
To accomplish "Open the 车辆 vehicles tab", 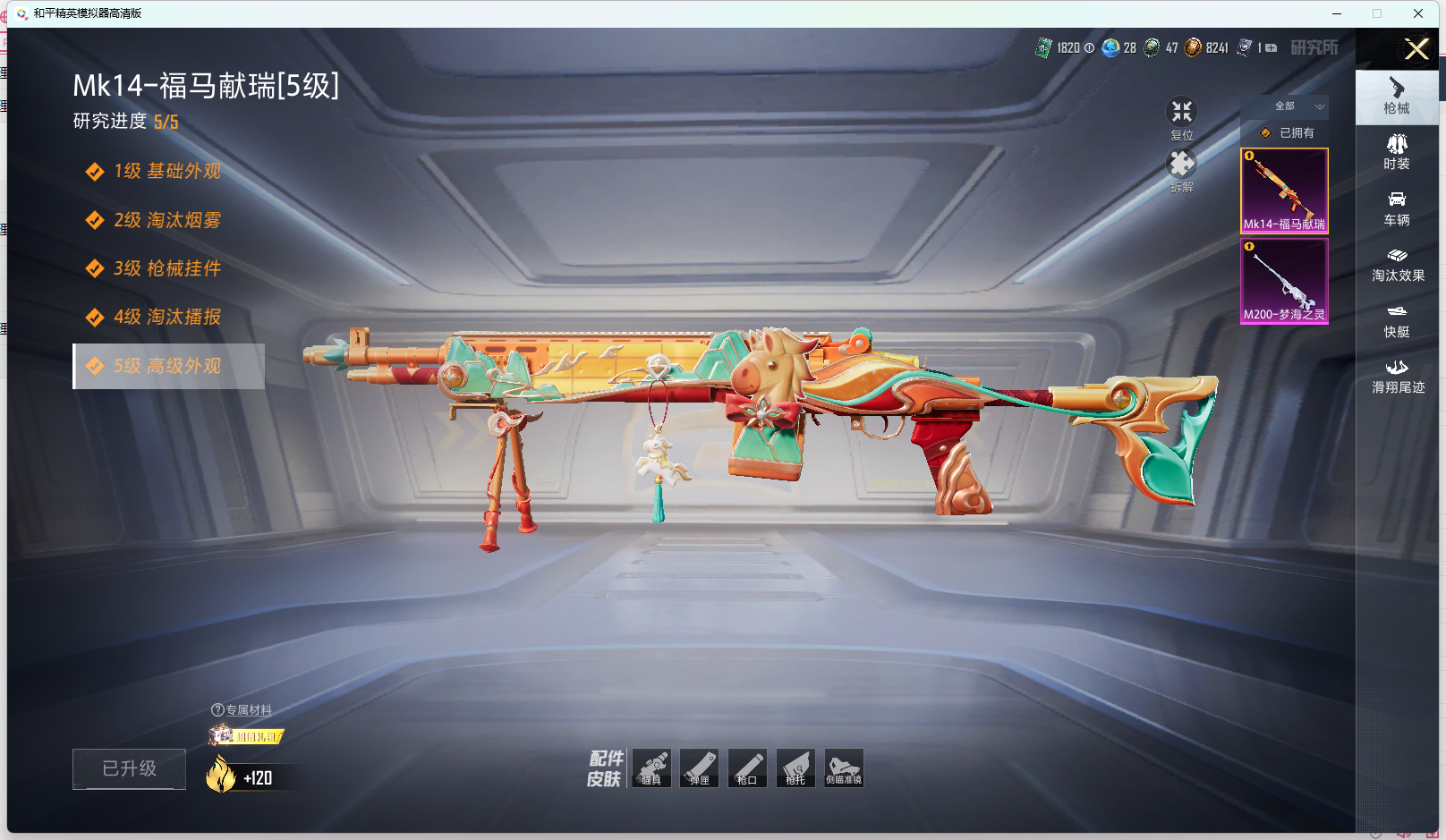I will [x=1397, y=208].
